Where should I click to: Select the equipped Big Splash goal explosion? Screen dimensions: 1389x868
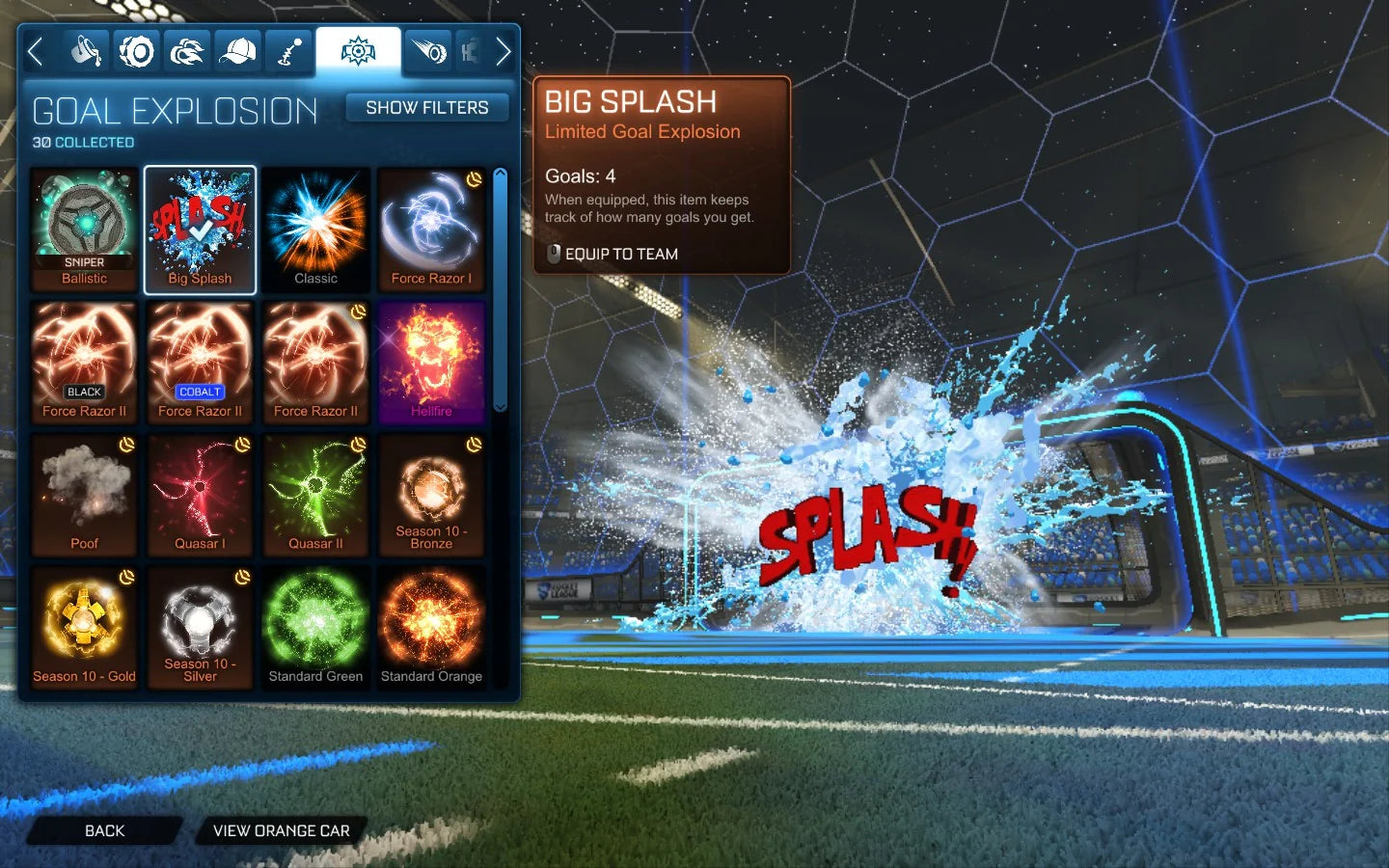(x=200, y=229)
